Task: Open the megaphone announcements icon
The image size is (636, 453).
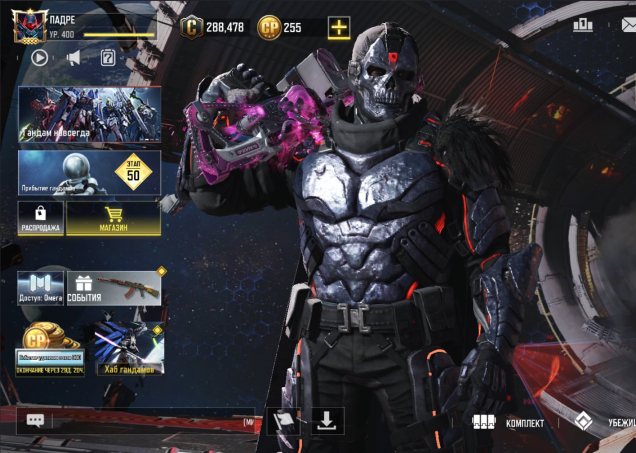Action: tap(74, 57)
